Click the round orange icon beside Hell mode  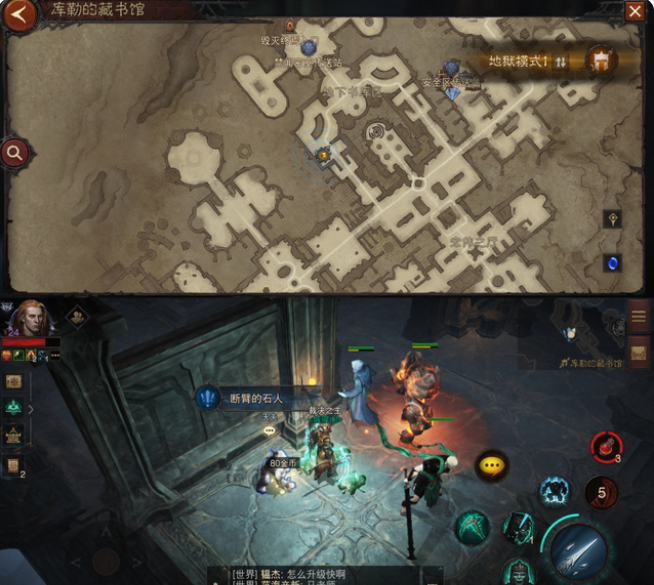601,61
